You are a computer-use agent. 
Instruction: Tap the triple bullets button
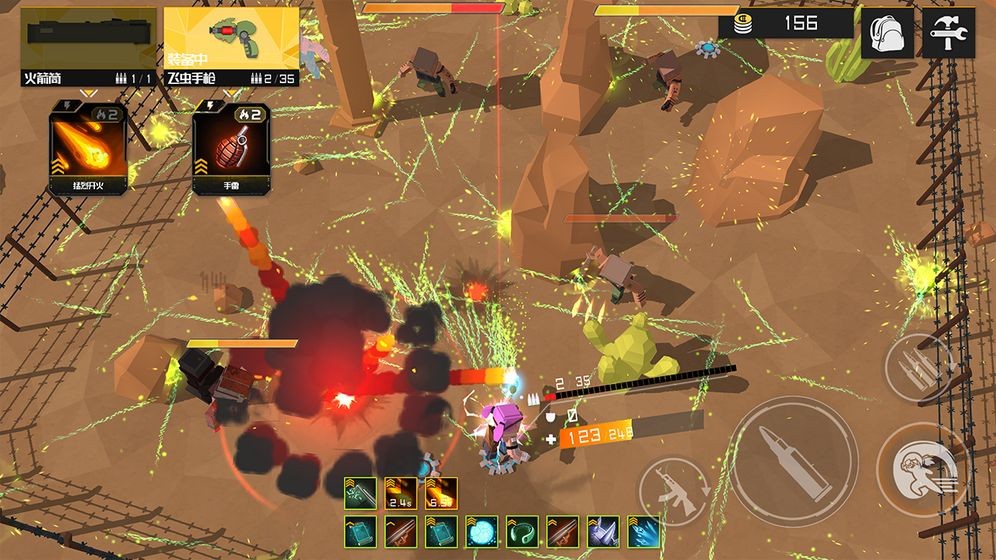(x=918, y=368)
